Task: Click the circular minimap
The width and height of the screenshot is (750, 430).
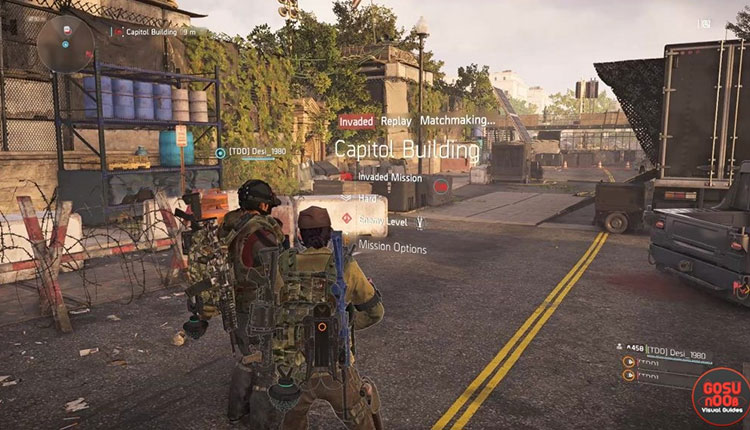Action: pos(66,42)
